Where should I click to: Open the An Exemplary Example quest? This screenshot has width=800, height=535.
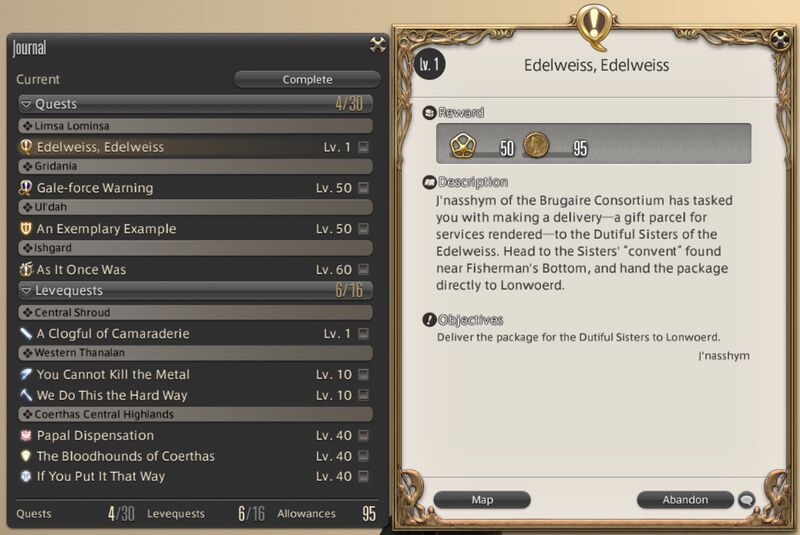106,229
